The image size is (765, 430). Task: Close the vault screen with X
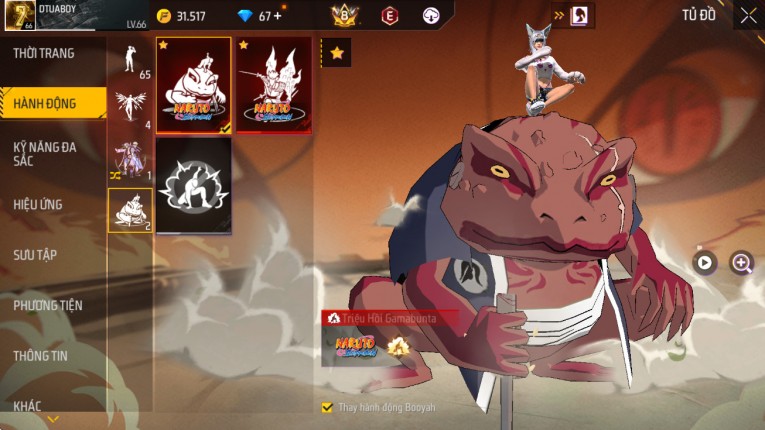[747, 15]
